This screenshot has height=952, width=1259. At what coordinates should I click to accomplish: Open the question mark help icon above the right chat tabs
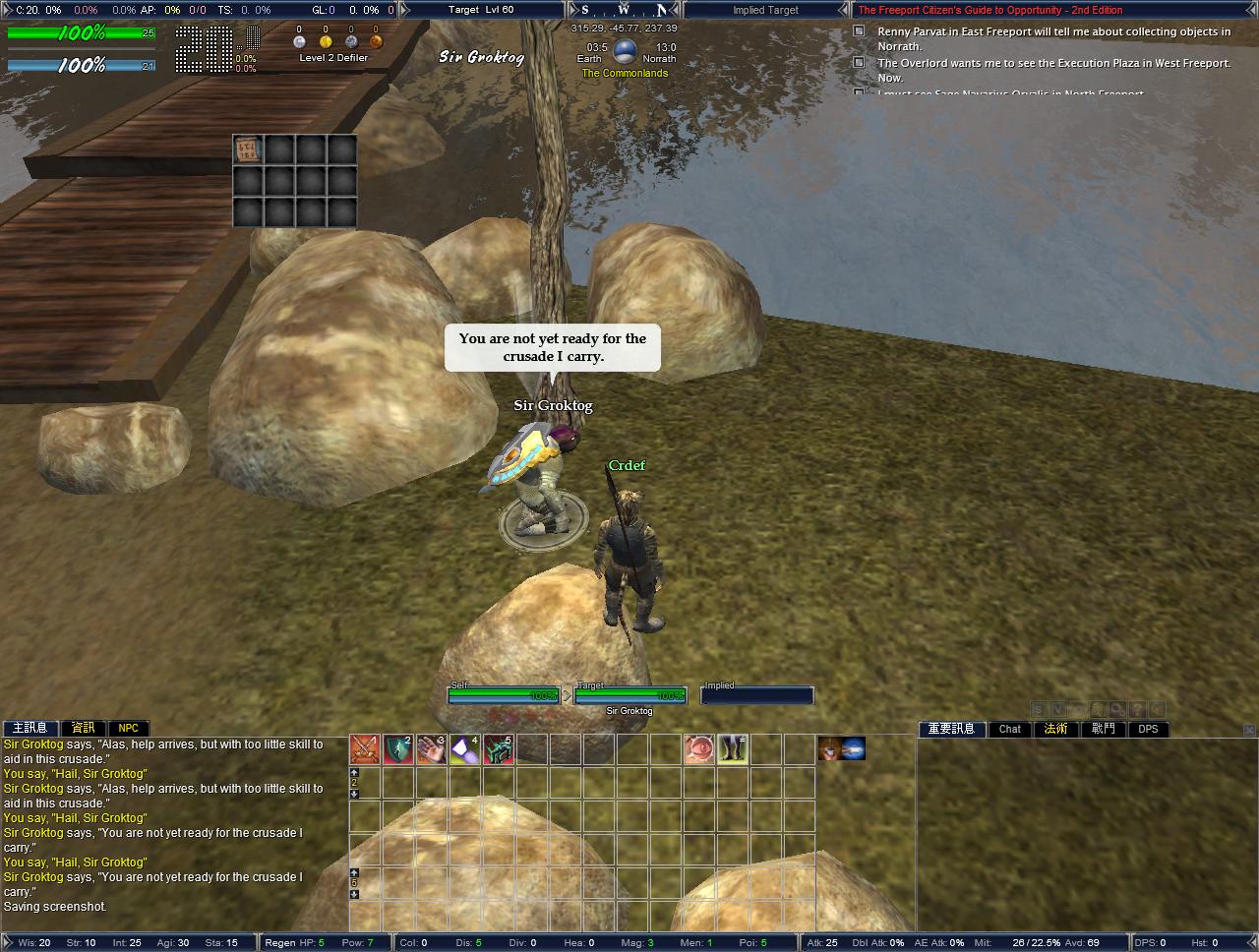1137,708
